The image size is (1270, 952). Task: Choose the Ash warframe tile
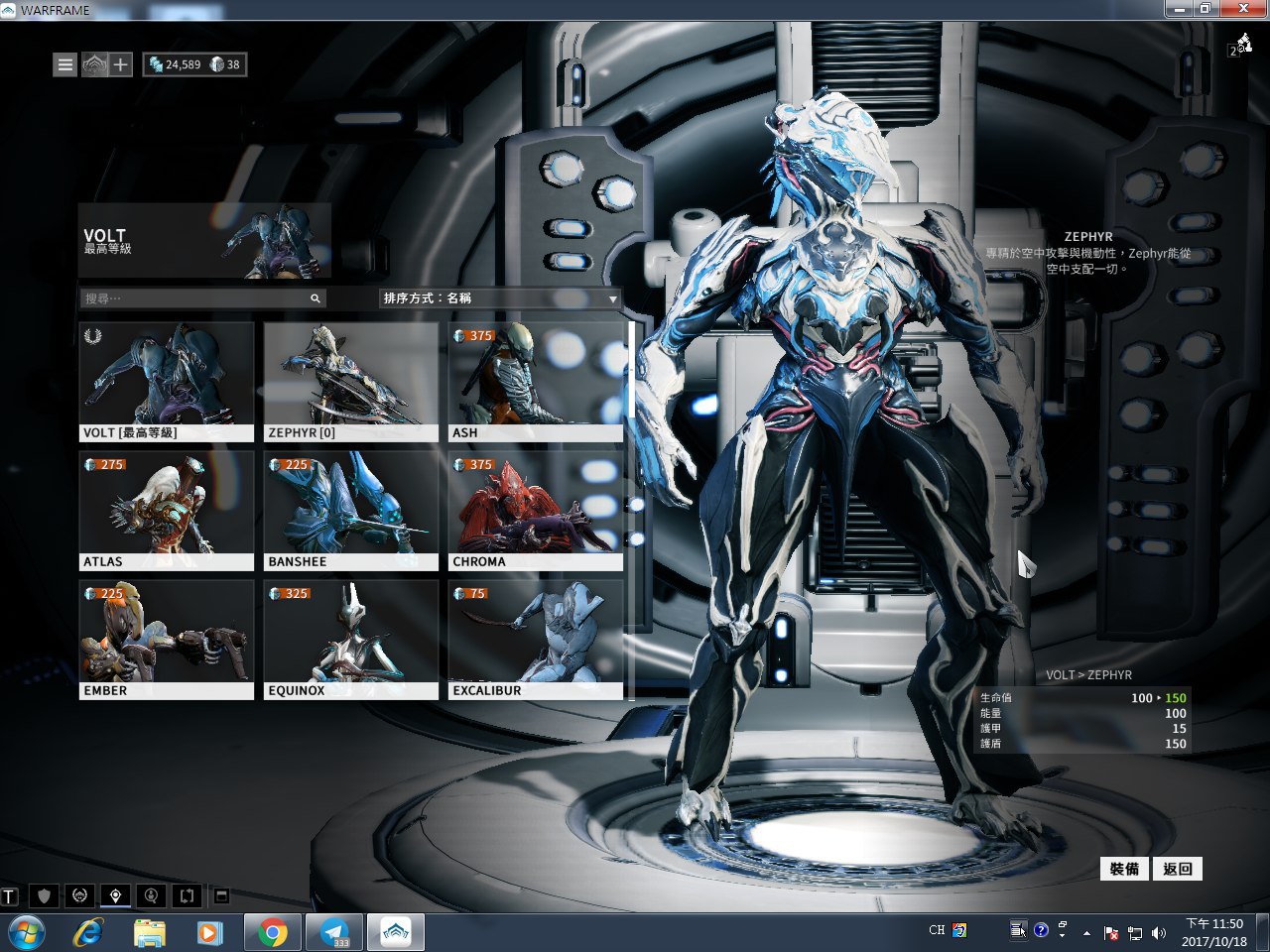536,381
